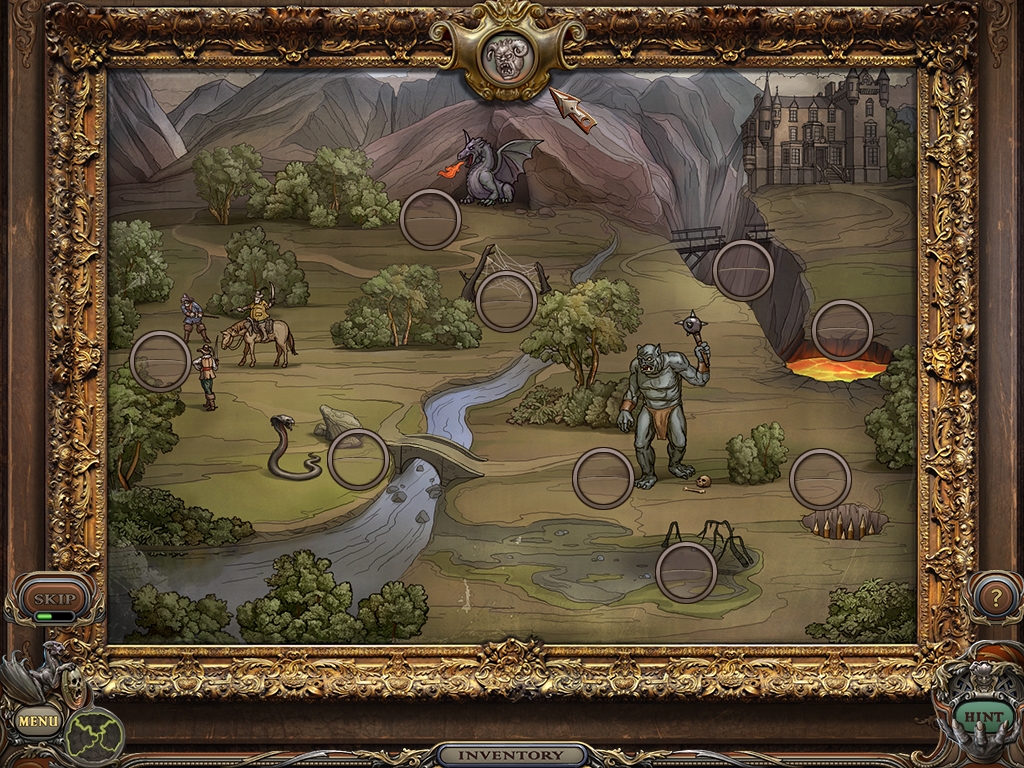Expand the INVENTORY bar
This screenshot has height=768, width=1024.
click(511, 755)
